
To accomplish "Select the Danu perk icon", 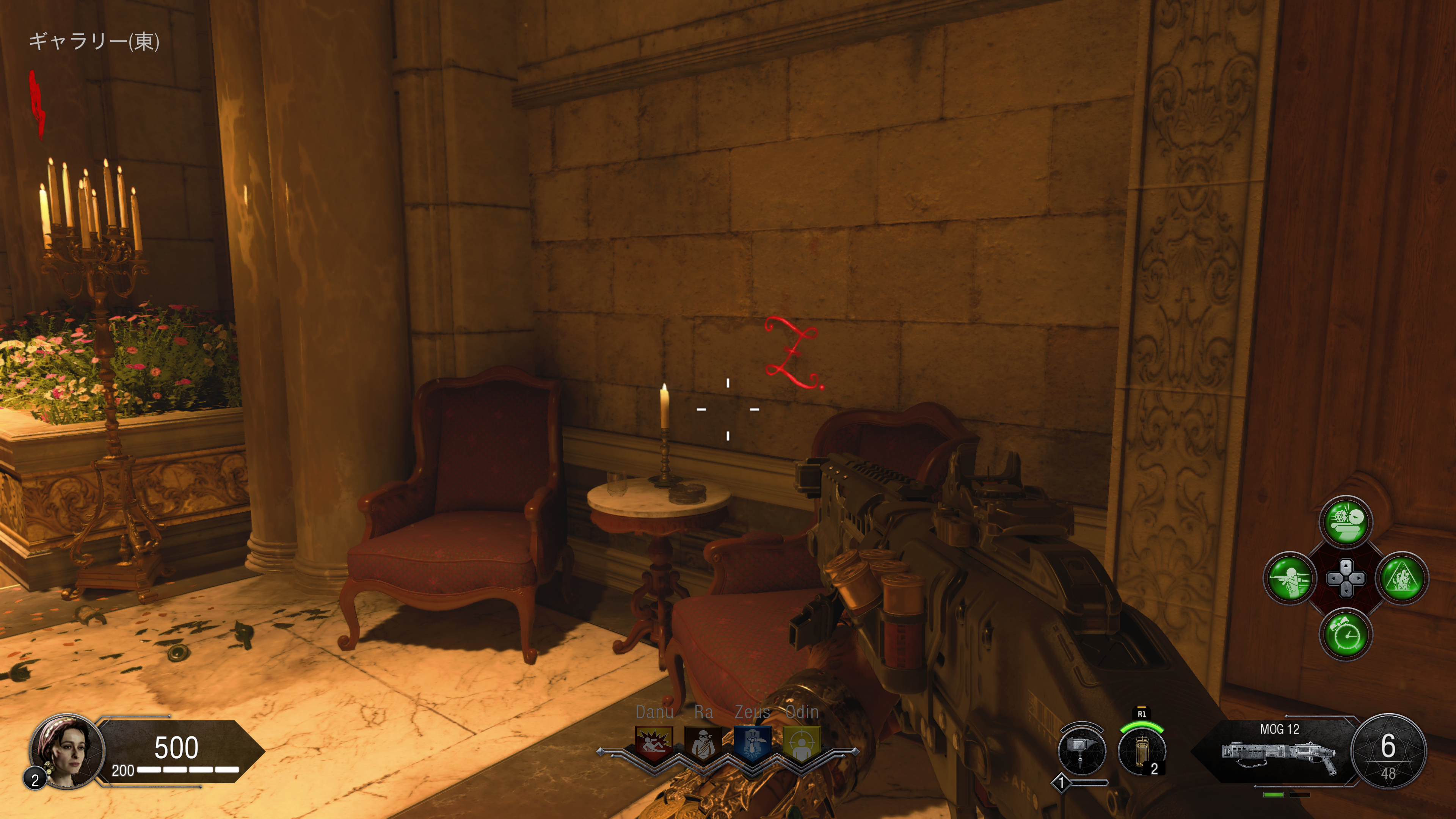I will tap(654, 743).
